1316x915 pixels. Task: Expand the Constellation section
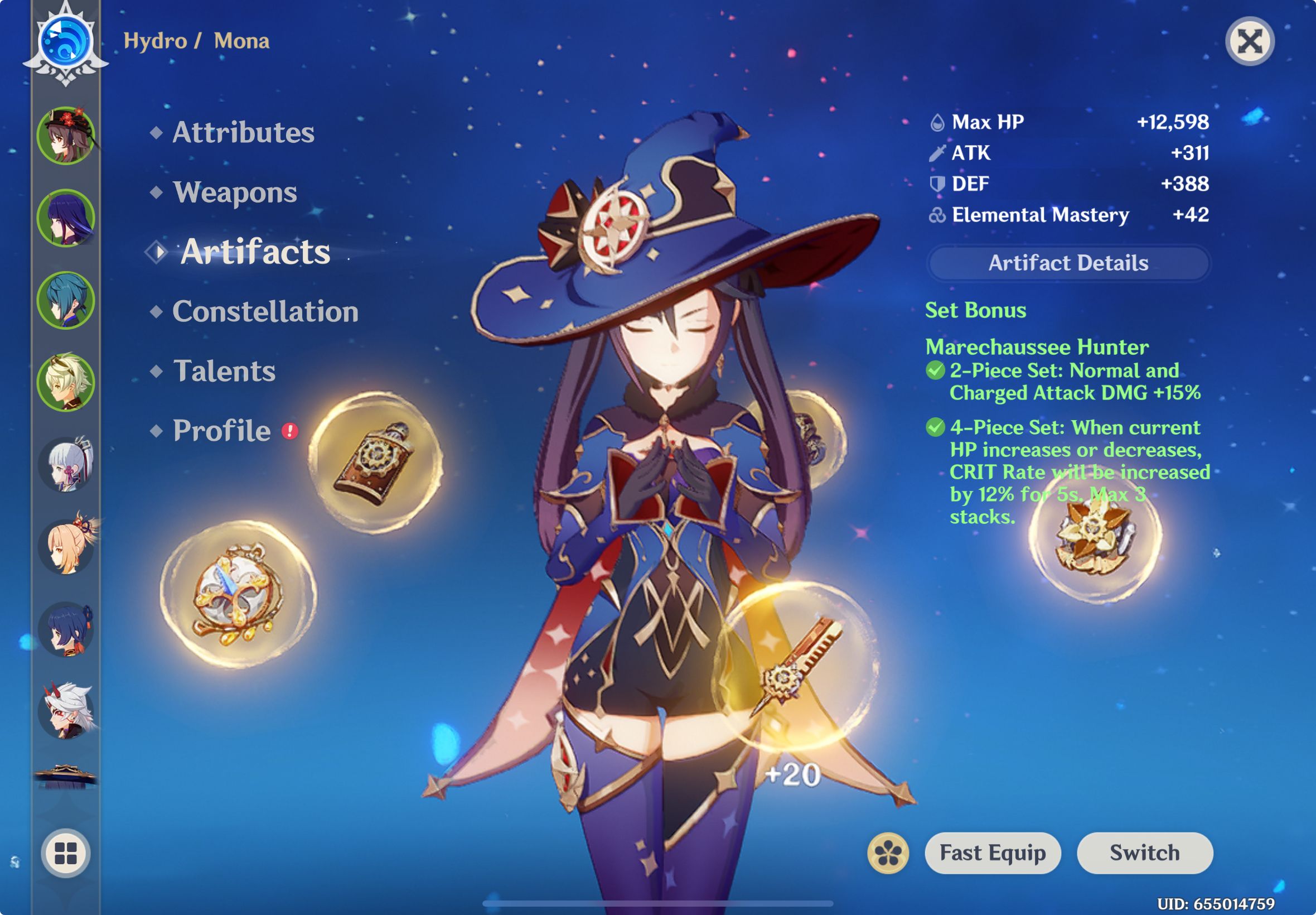267,311
